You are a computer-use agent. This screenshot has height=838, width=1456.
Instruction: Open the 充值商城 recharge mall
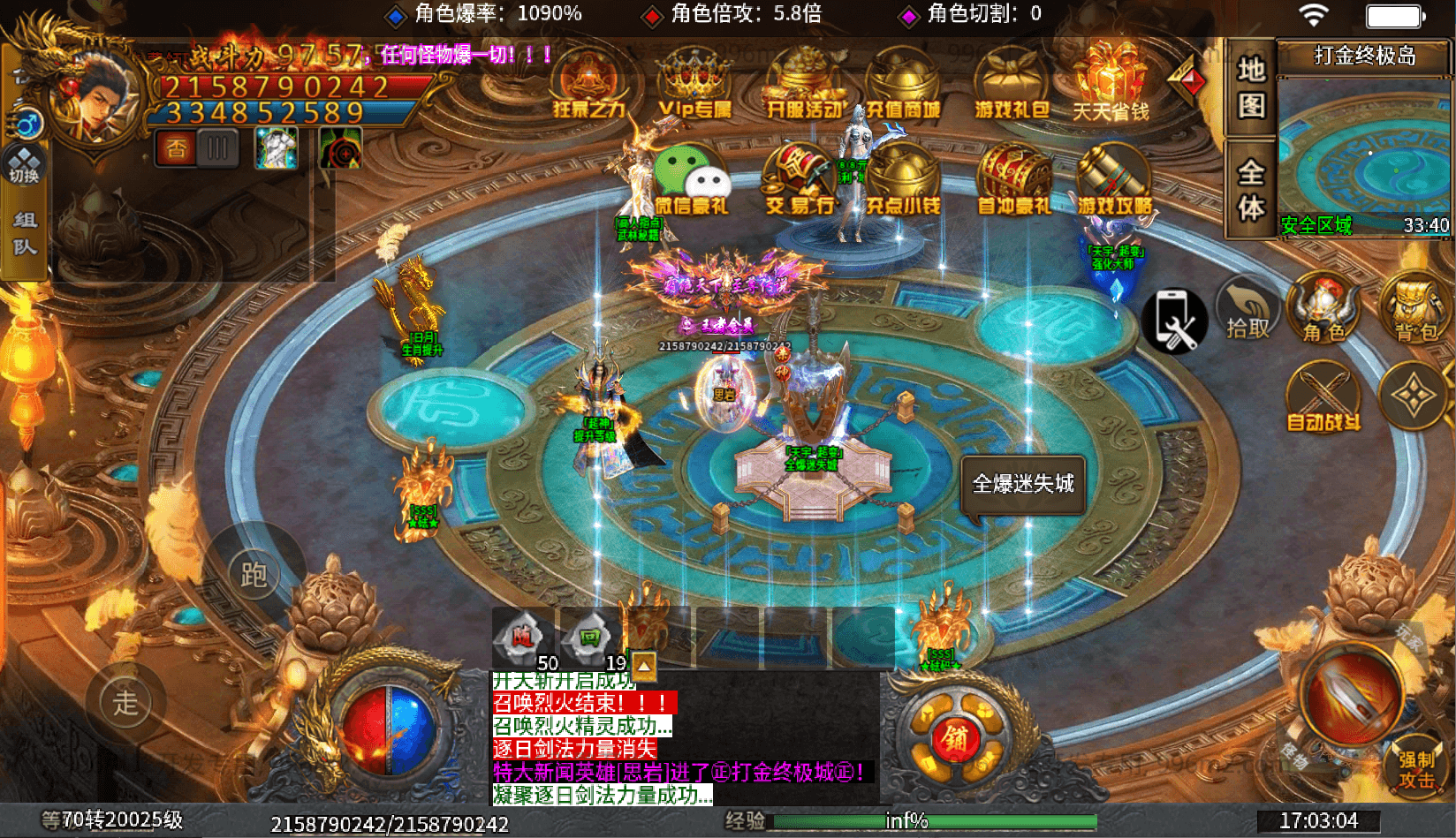coord(903,88)
